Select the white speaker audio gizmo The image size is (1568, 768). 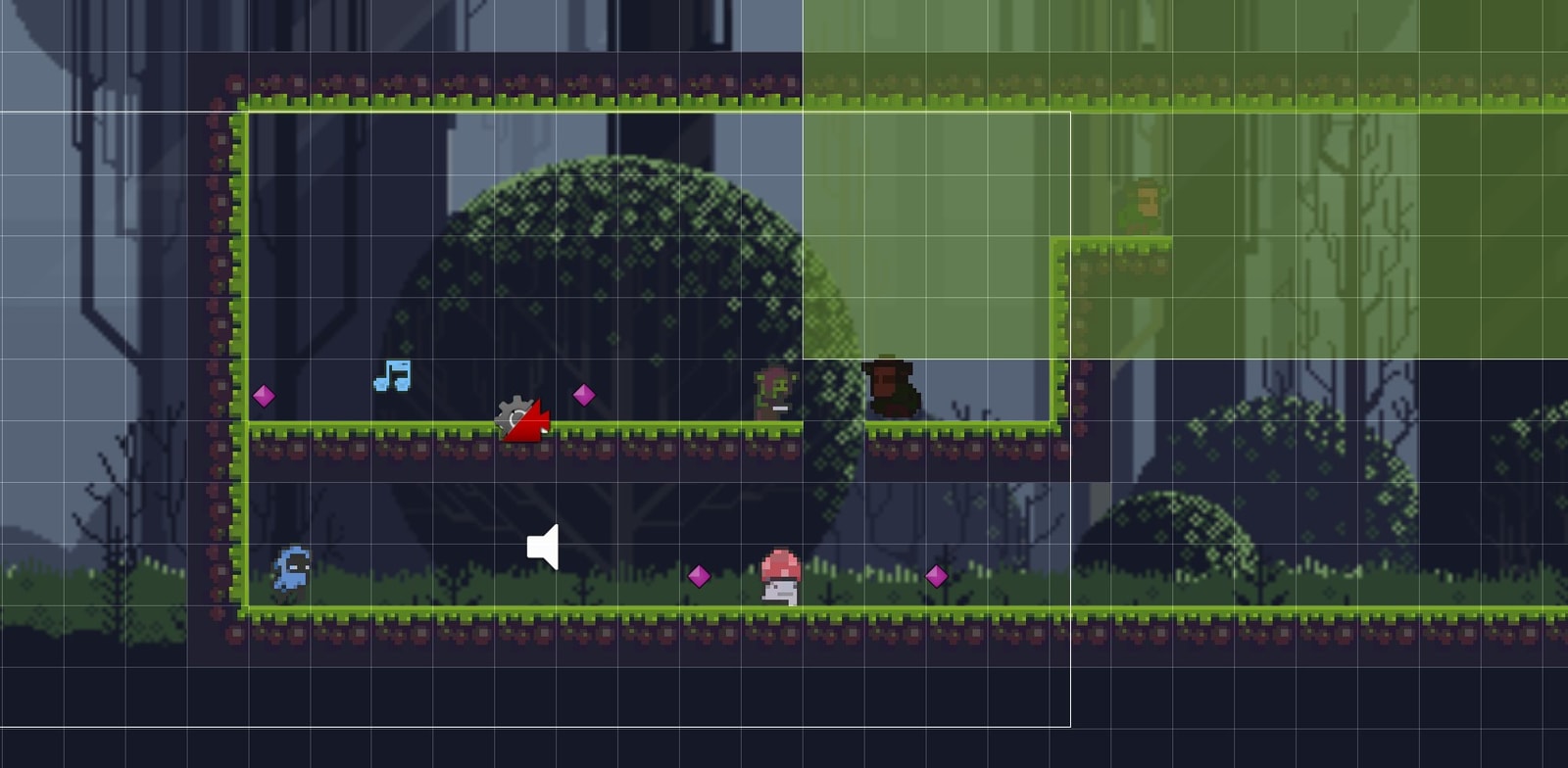(544, 547)
